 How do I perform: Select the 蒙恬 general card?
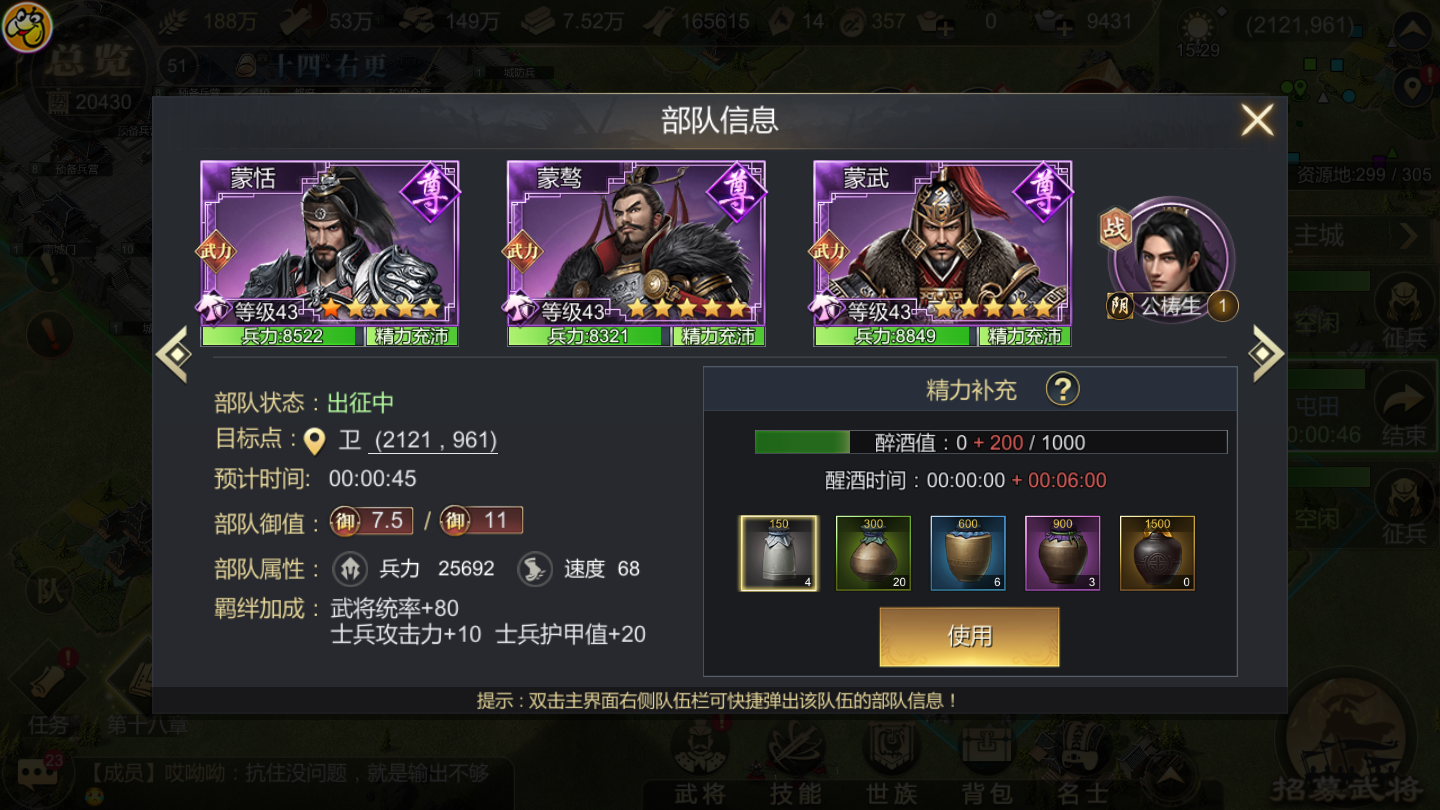pos(330,253)
